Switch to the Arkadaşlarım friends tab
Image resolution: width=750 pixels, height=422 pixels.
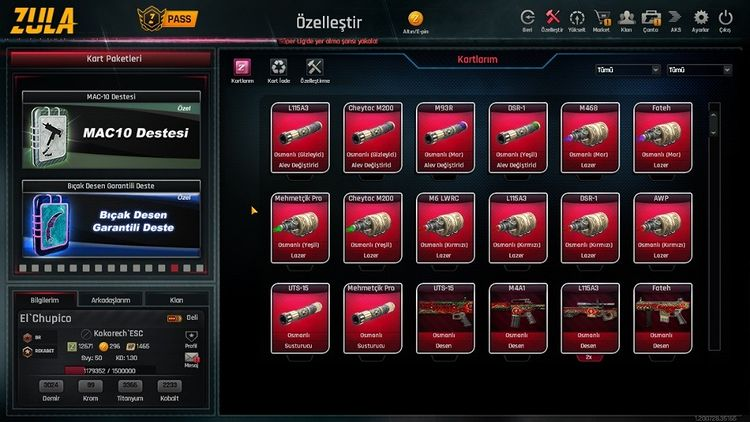tap(110, 299)
